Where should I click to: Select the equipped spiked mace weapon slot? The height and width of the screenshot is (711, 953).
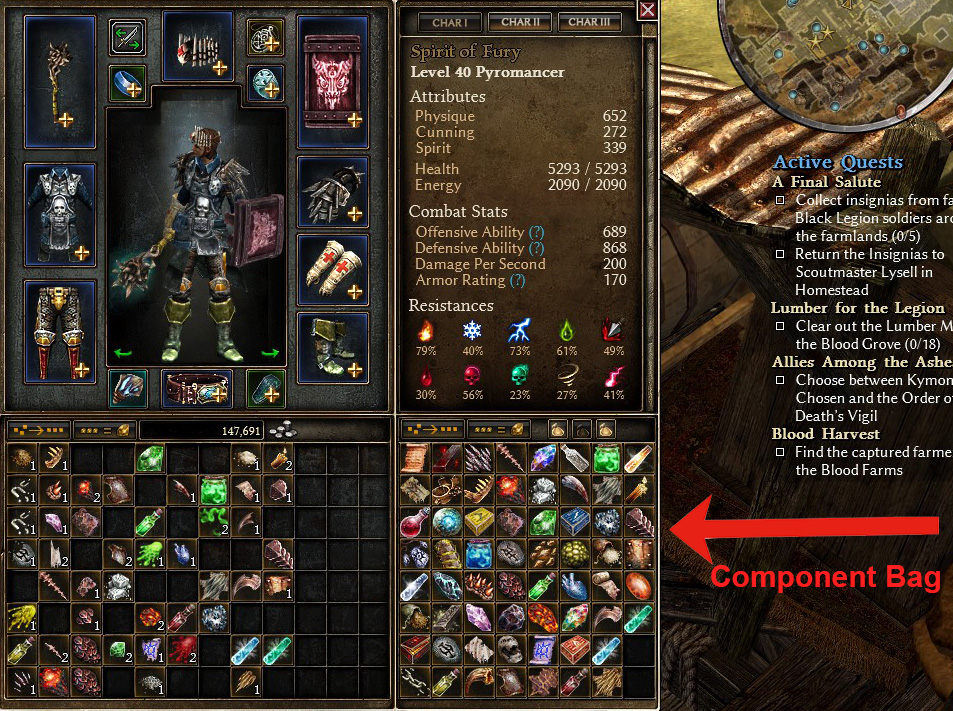coord(60,82)
